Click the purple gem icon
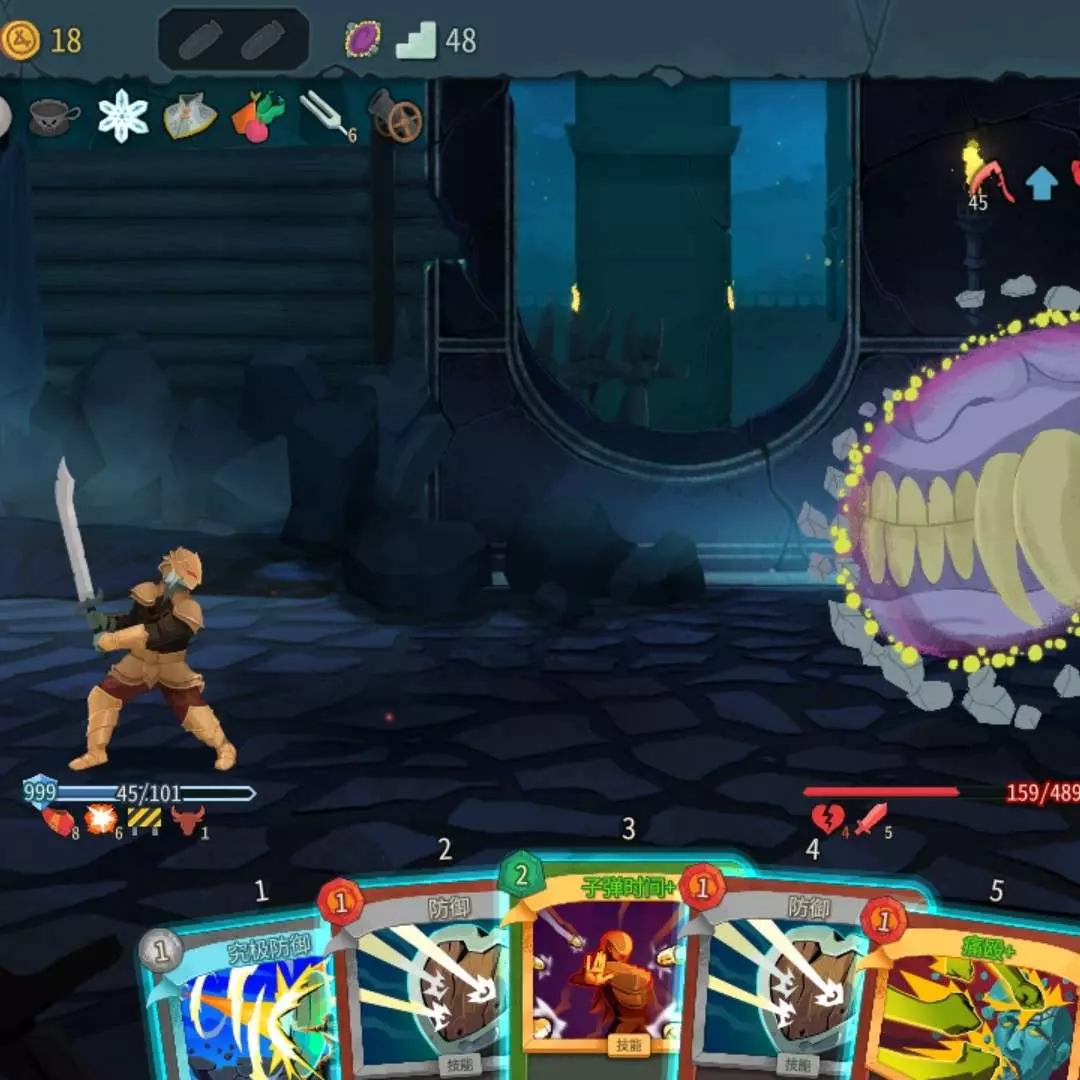The width and height of the screenshot is (1080, 1080). pos(362,40)
